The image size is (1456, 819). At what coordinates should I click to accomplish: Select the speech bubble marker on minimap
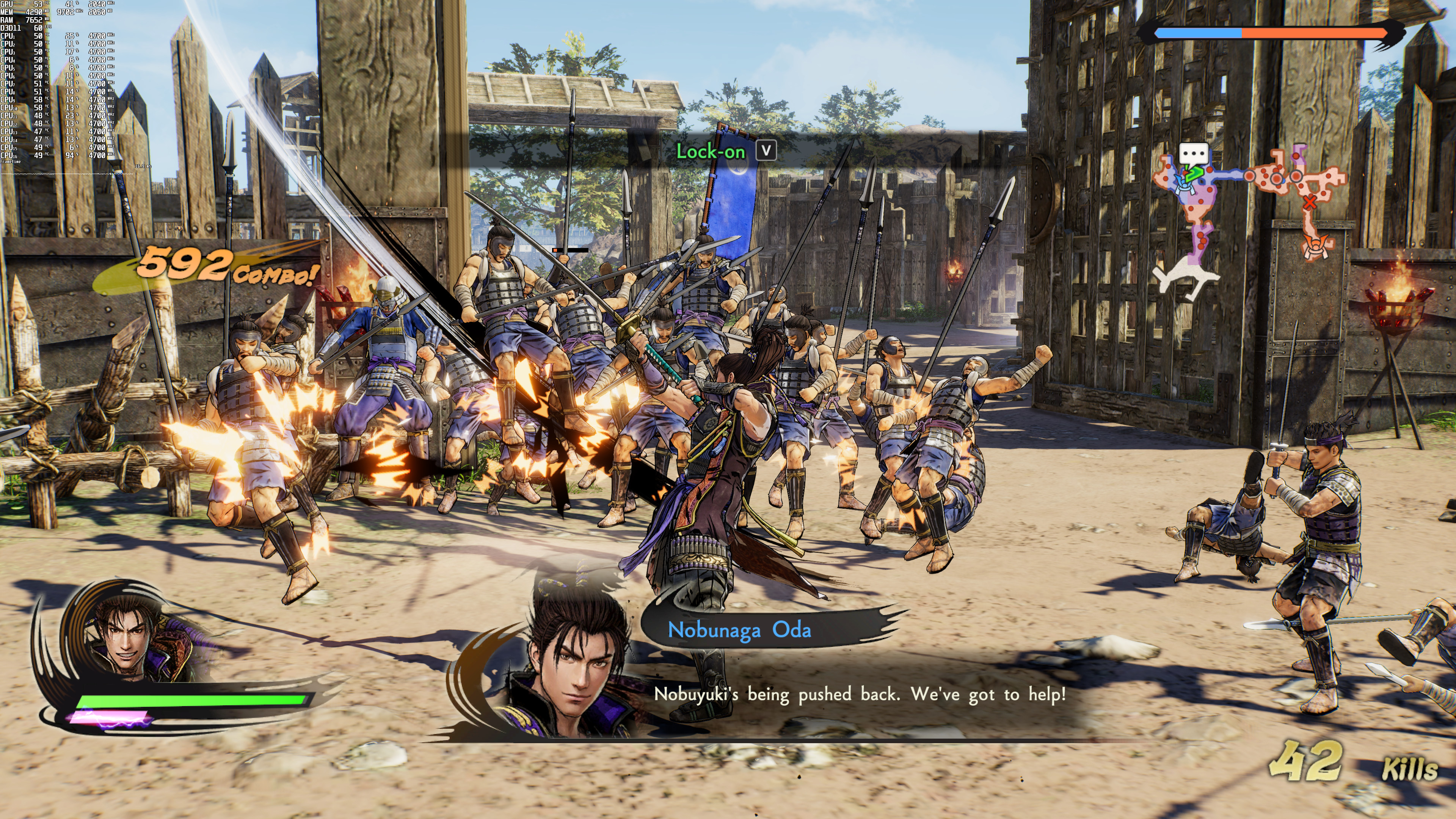coord(1193,154)
